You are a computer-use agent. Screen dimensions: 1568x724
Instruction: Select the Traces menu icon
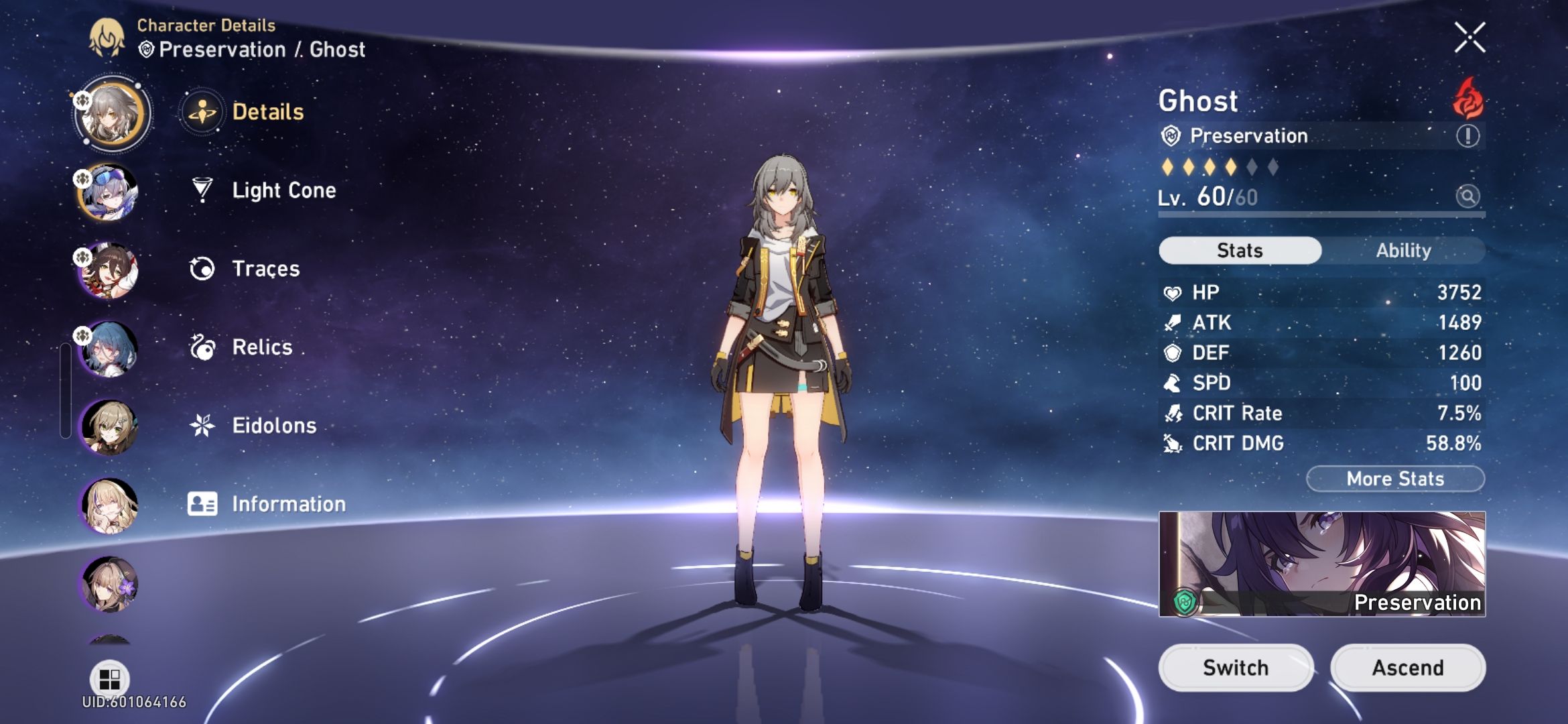click(x=200, y=269)
